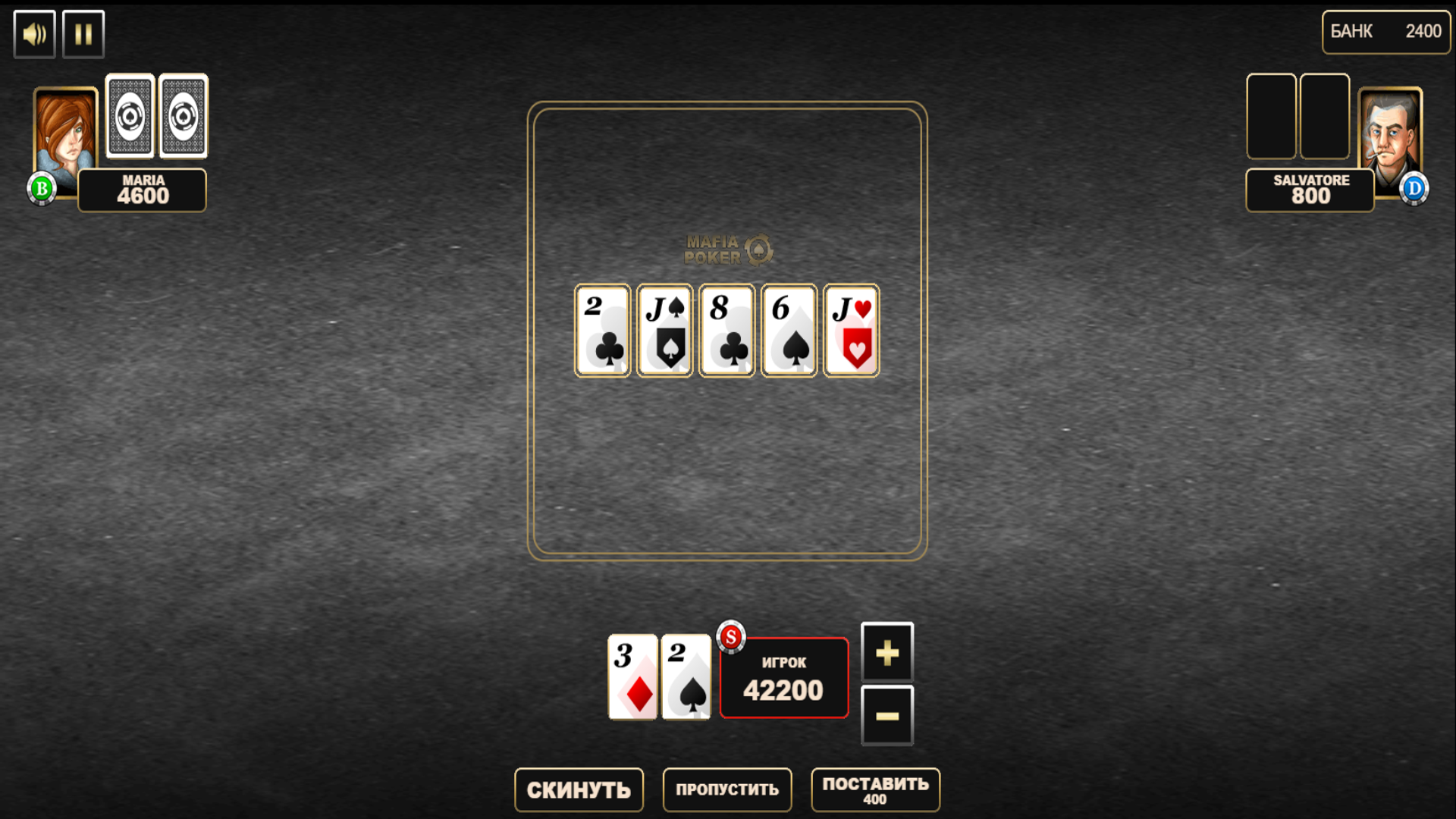Click the Mafia Poker logo on the table

[x=726, y=250]
